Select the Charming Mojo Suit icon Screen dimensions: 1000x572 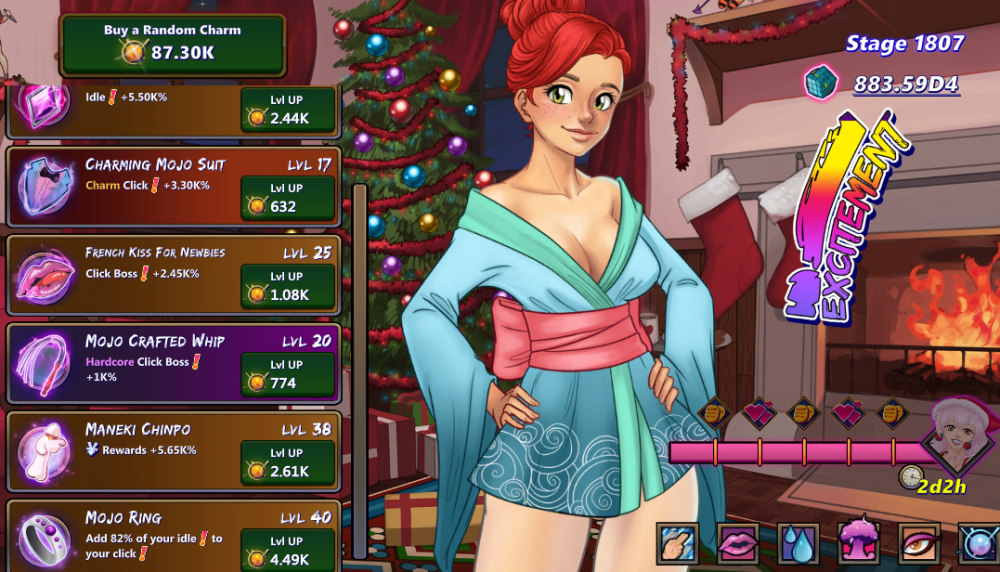click(x=45, y=185)
